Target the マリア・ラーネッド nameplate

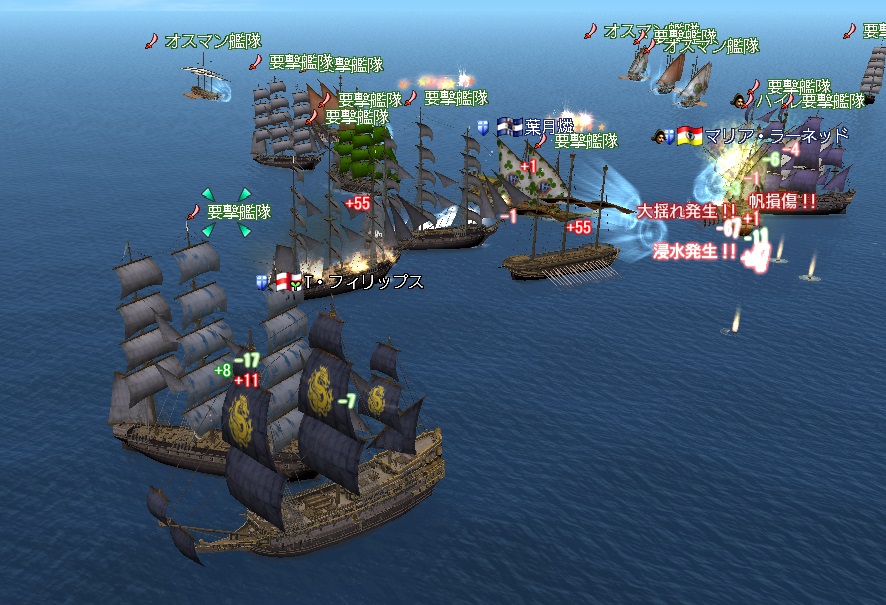(776, 135)
